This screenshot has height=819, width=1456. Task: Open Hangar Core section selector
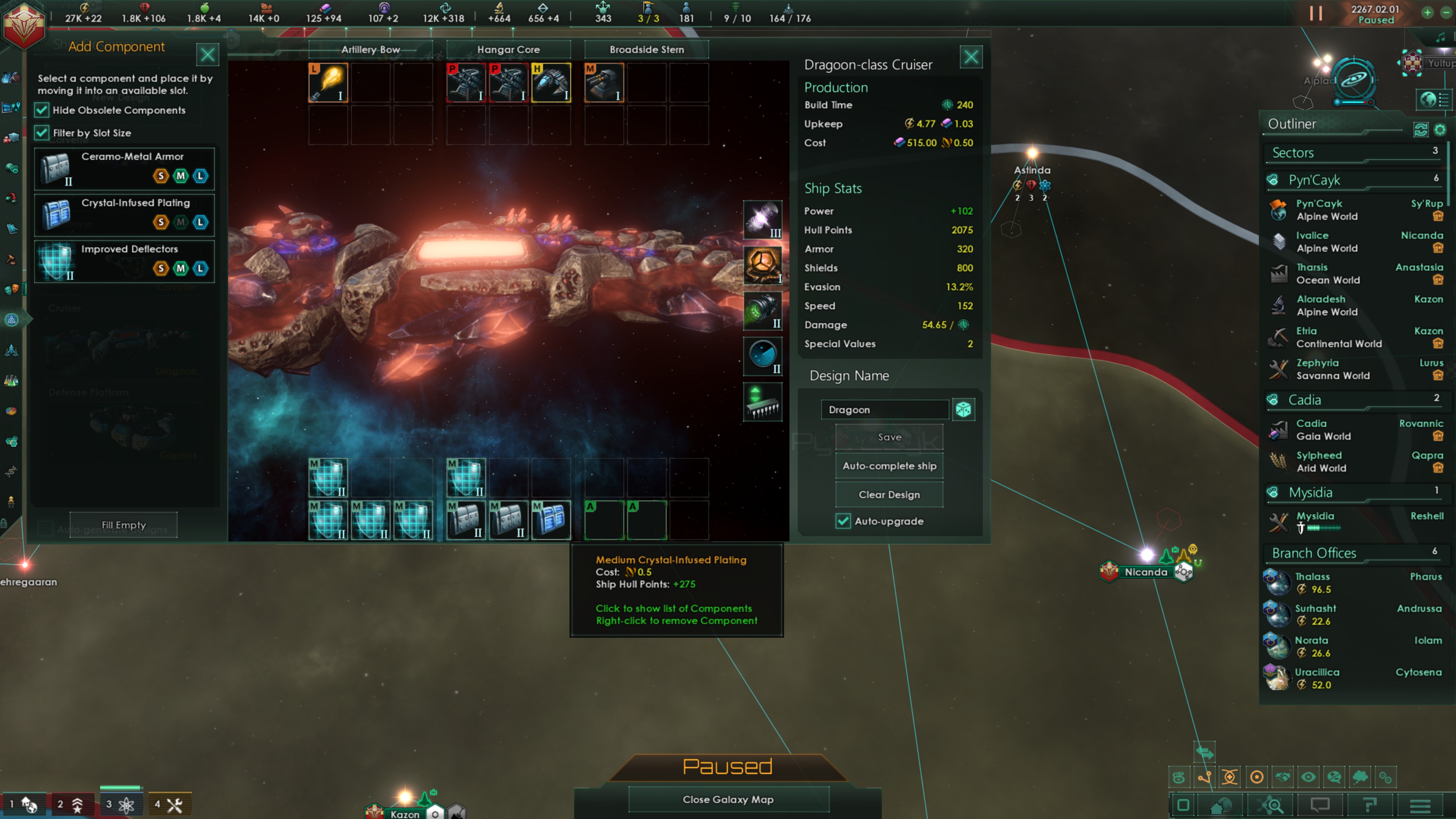[x=508, y=50]
